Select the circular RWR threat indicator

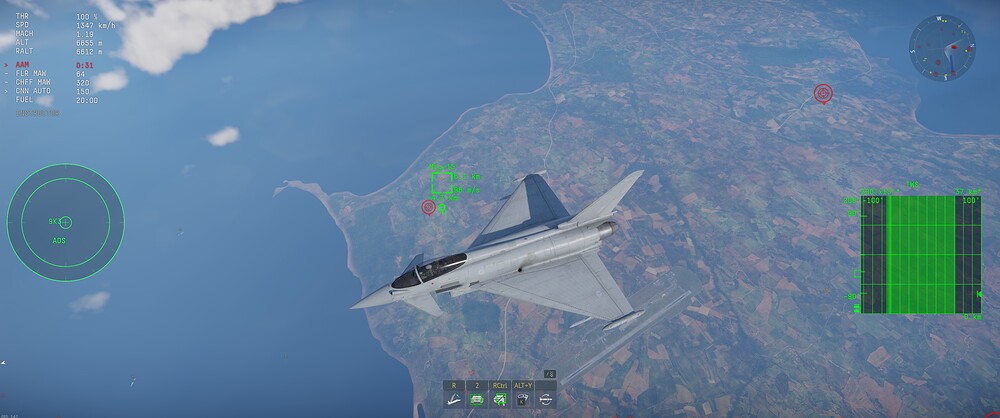pyautogui.click(x=65, y=221)
